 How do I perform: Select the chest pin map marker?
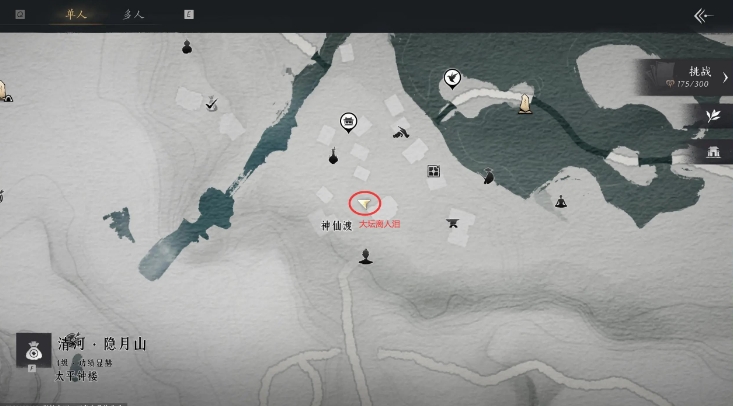[348, 121]
